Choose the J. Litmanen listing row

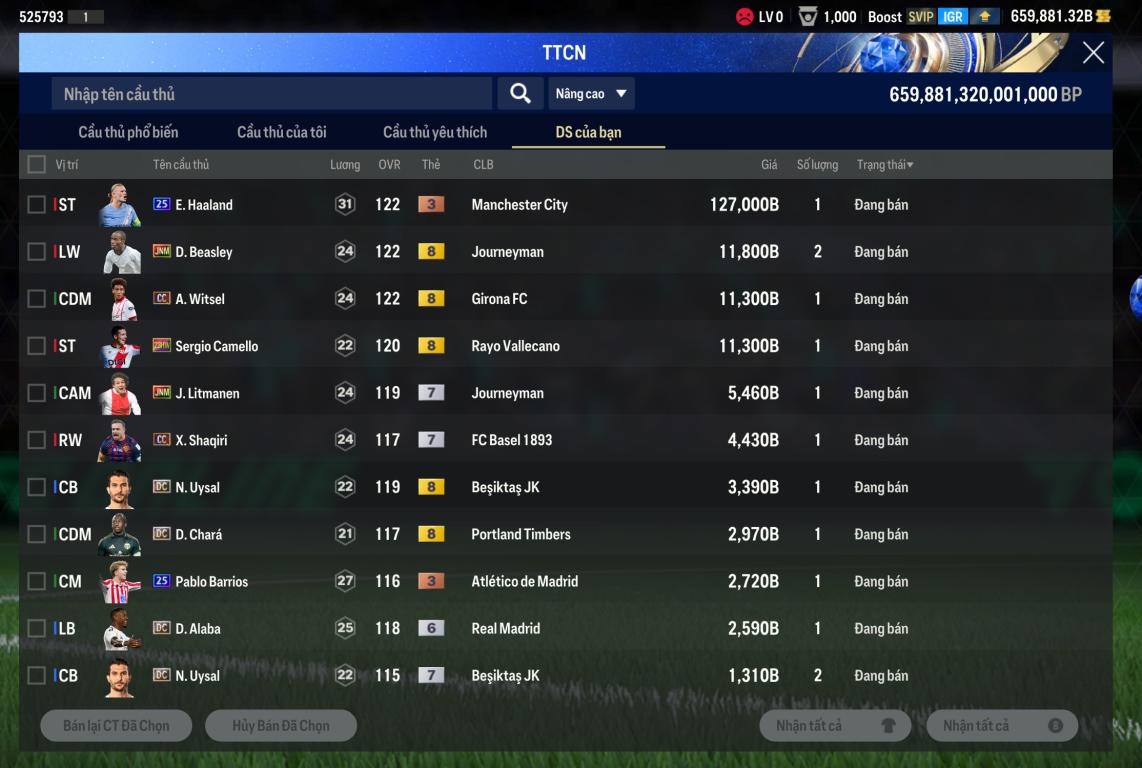pos(207,393)
